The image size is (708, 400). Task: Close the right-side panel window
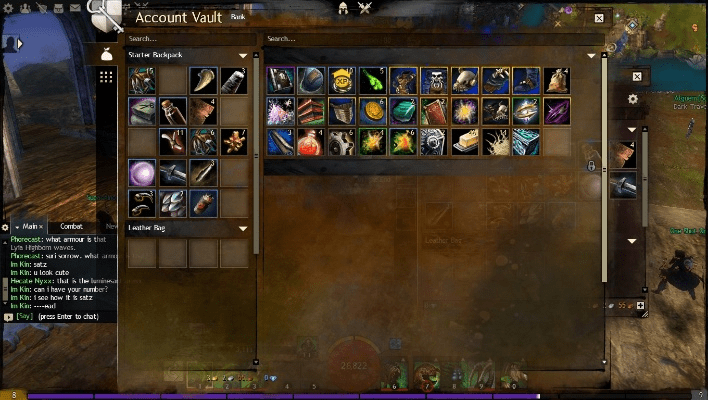(x=637, y=76)
